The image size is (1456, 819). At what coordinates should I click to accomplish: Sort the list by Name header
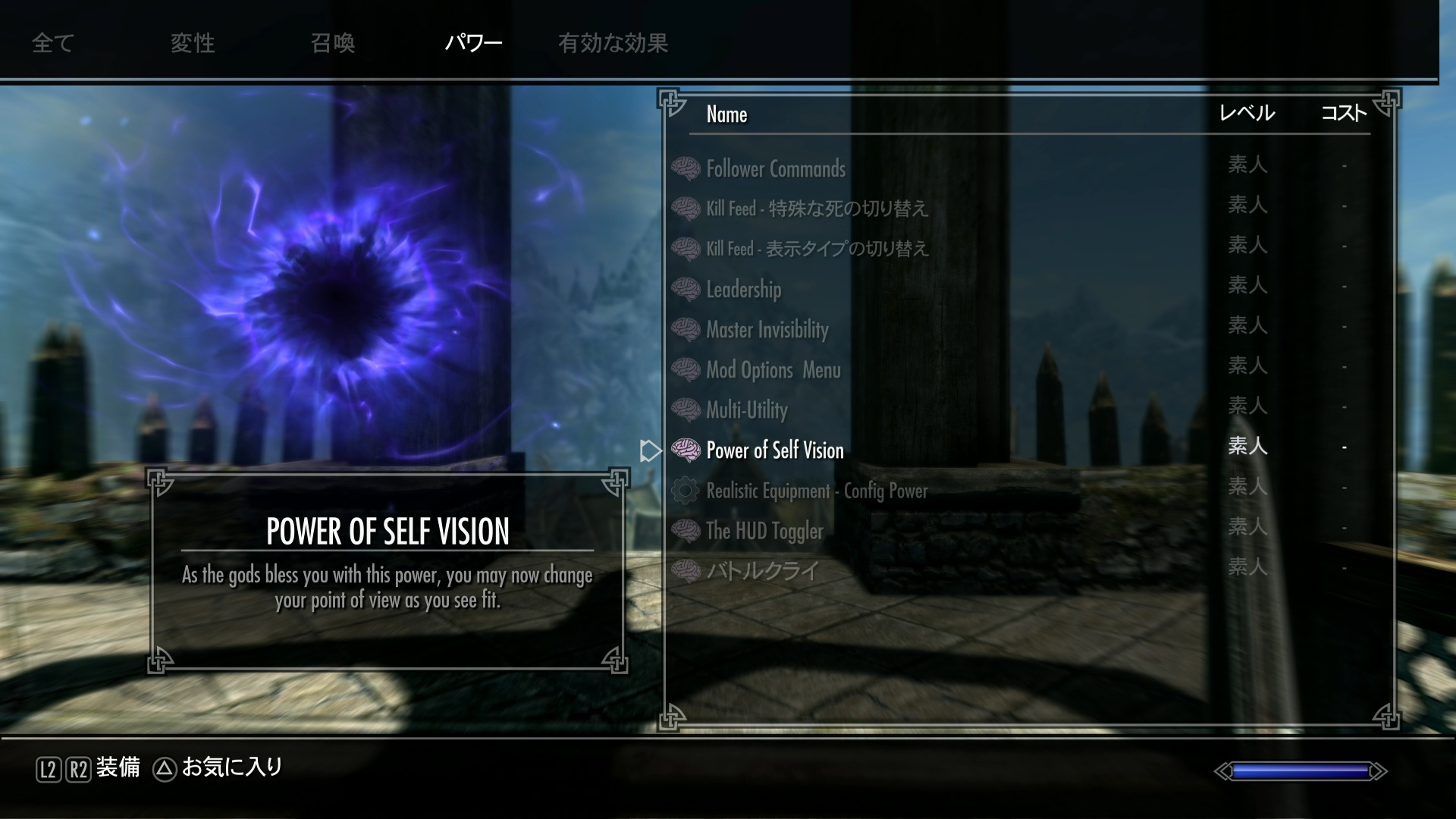726,115
